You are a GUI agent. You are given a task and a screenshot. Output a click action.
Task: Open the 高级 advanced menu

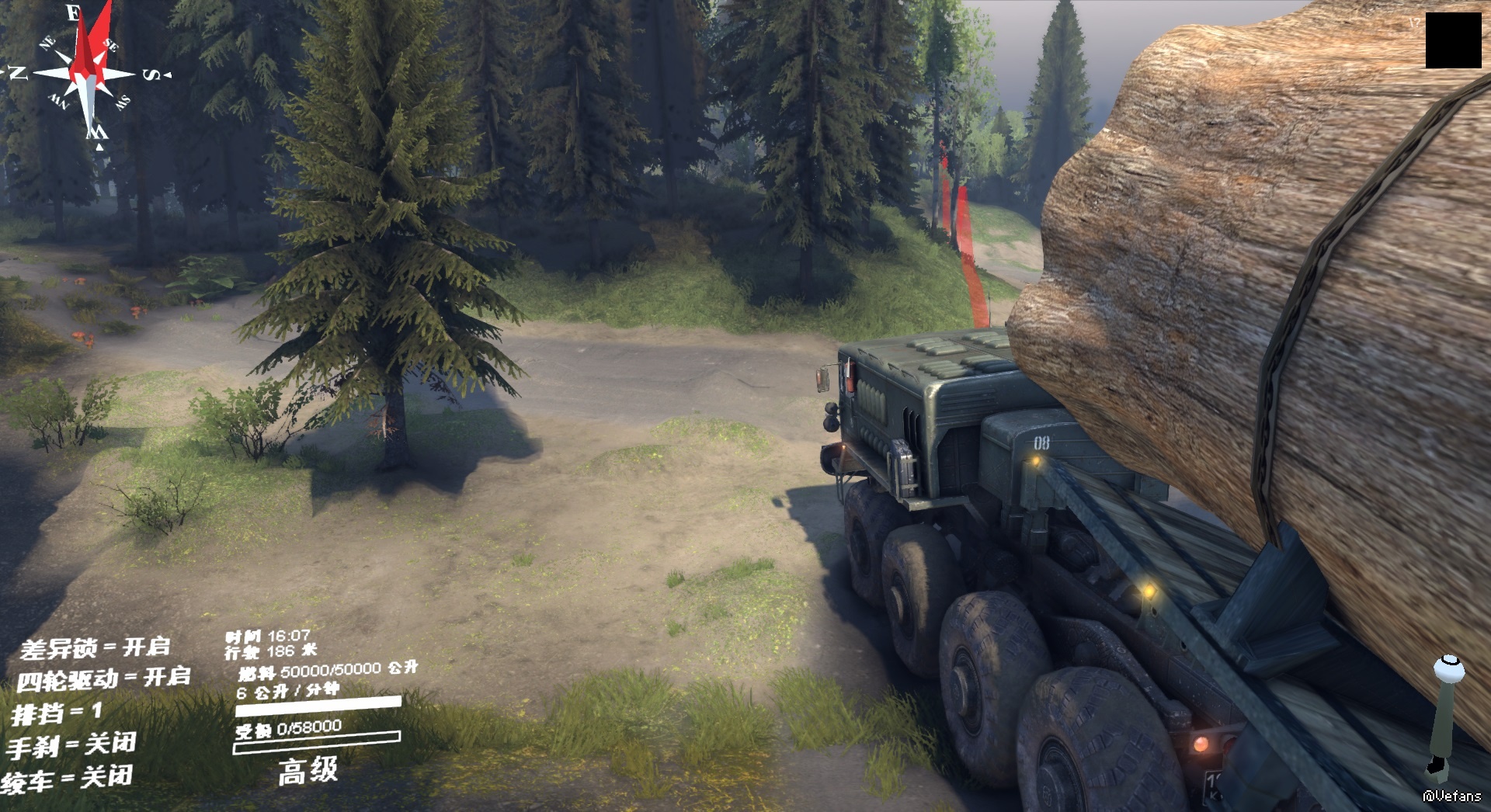point(308,771)
